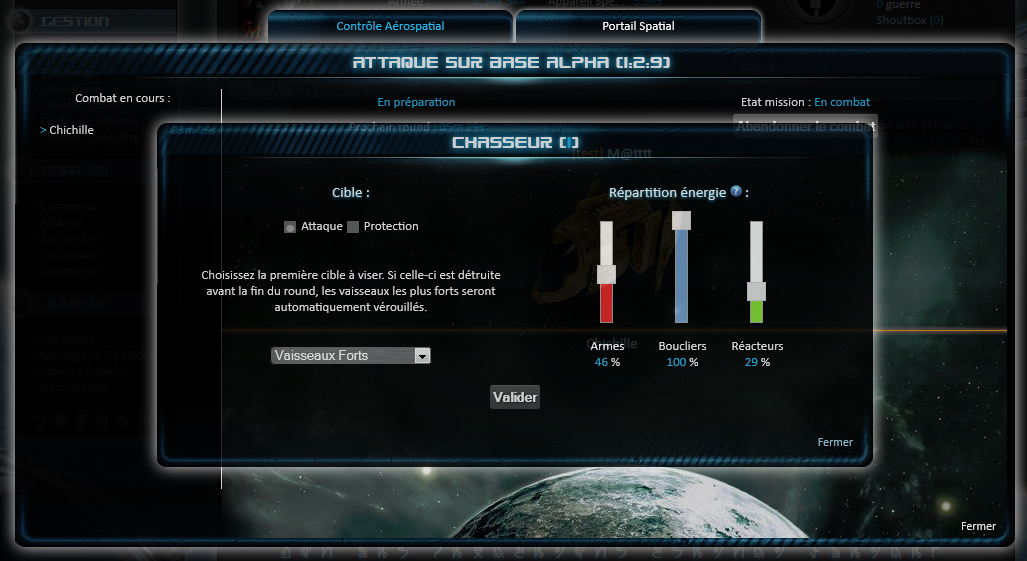
Task: Adjust the green Réacteurs energy slider
Action: click(756, 291)
